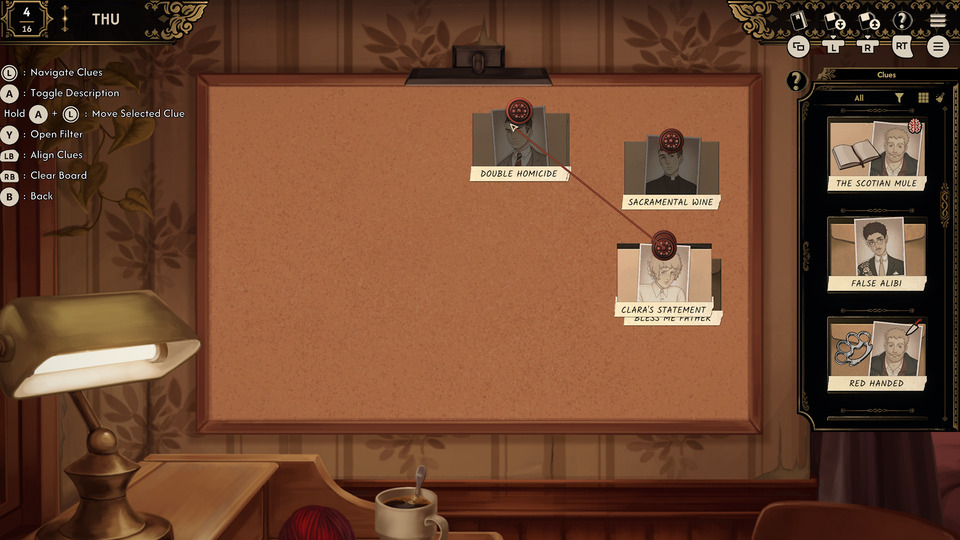This screenshot has width=960, height=540.
Task: Open the All clue category filter
Action: pos(858,98)
